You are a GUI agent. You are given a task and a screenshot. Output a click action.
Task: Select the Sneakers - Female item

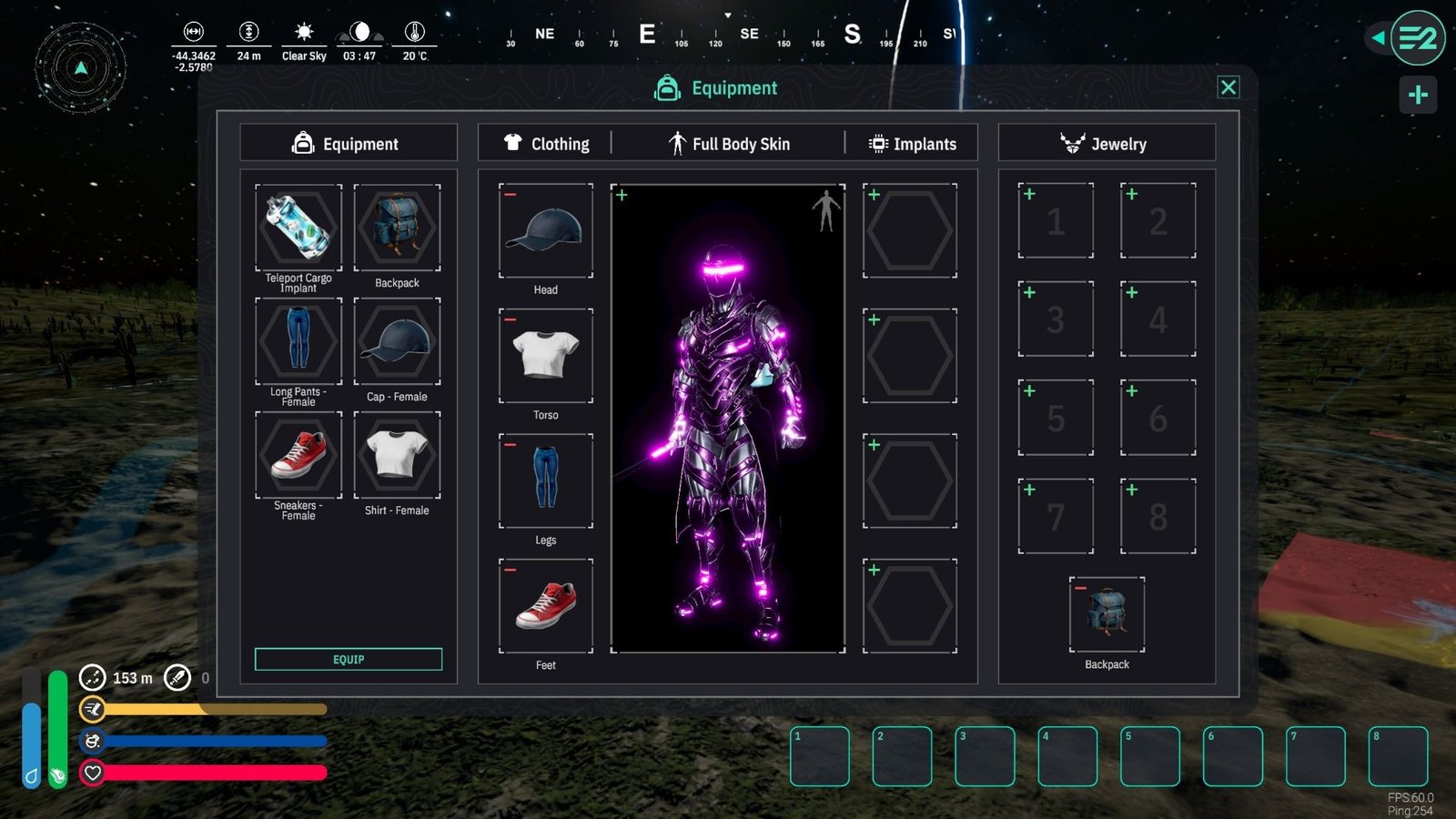click(x=298, y=455)
